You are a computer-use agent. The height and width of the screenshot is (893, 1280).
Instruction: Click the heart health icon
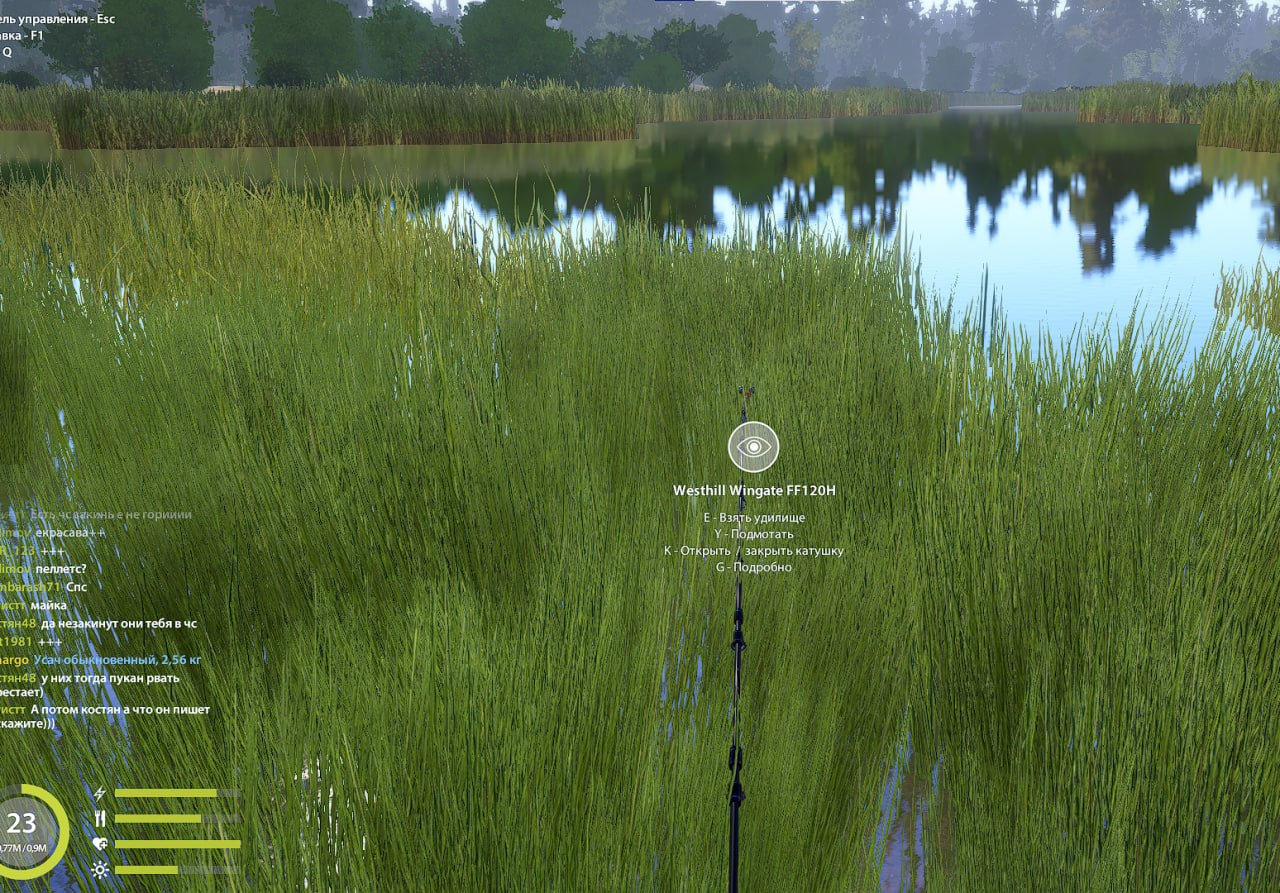pos(100,843)
